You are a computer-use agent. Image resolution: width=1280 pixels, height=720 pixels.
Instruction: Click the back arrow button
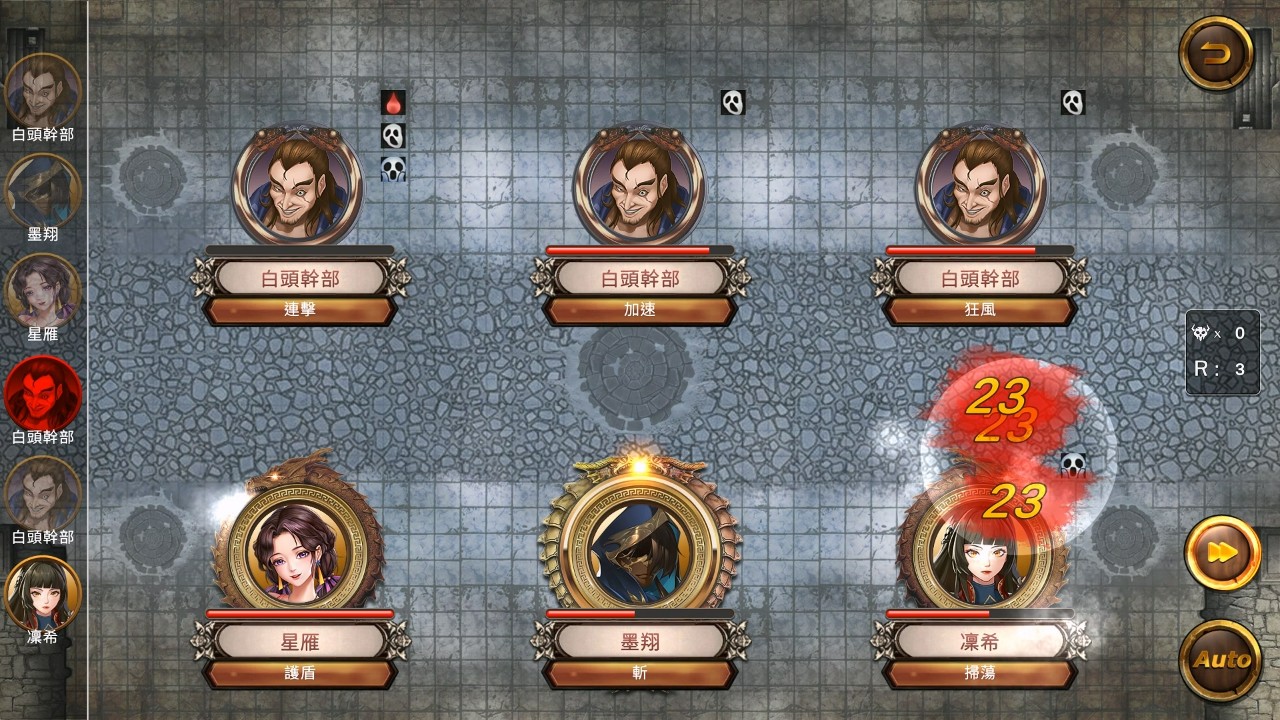tap(1216, 54)
